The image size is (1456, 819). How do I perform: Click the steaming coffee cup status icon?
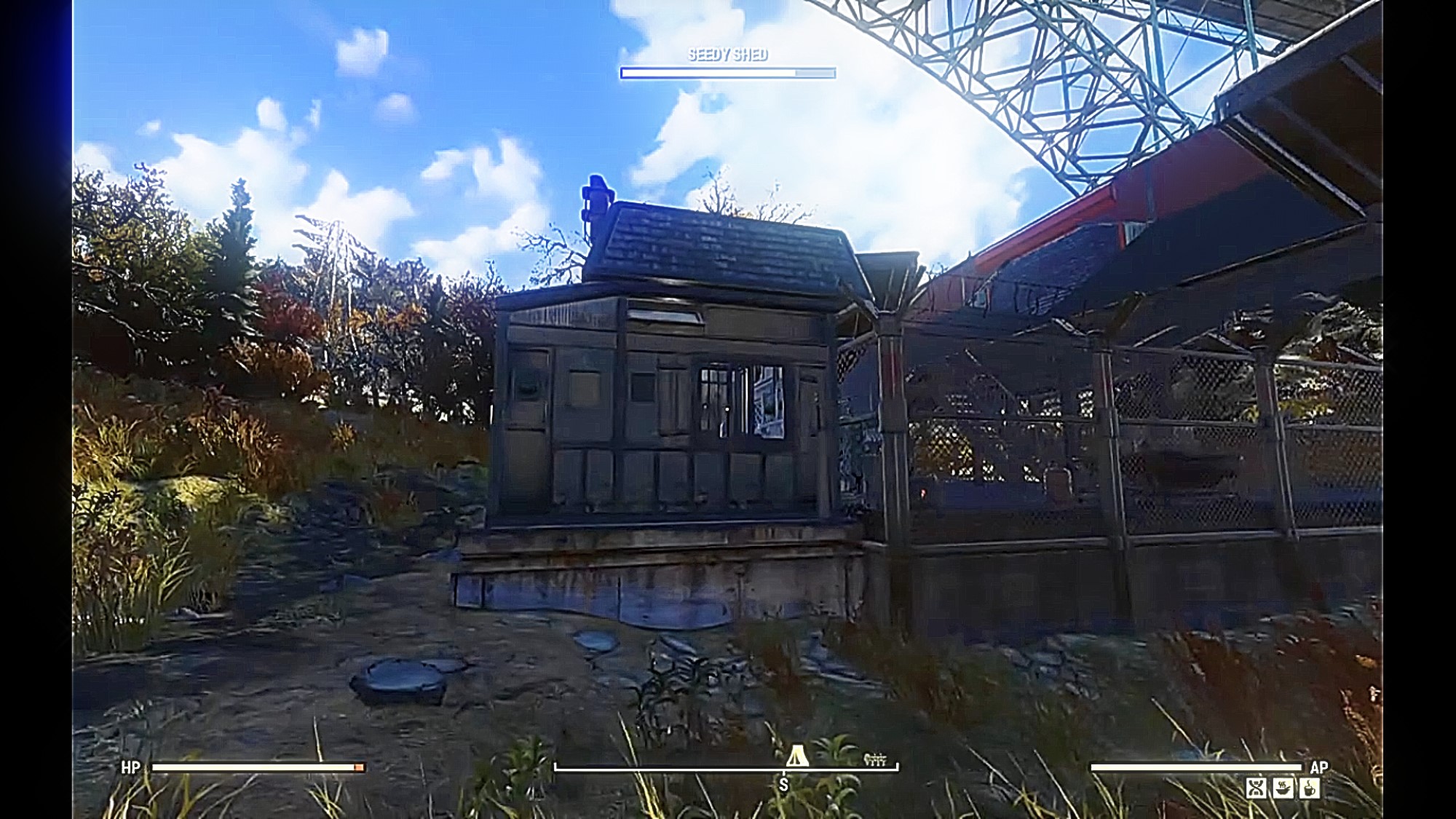point(1309,788)
